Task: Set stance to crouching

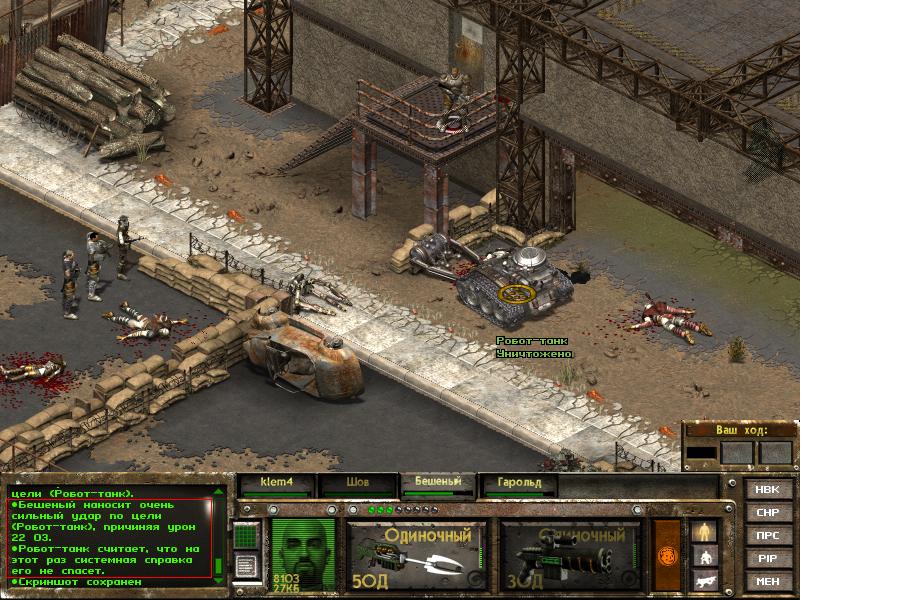Action: click(705, 556)
